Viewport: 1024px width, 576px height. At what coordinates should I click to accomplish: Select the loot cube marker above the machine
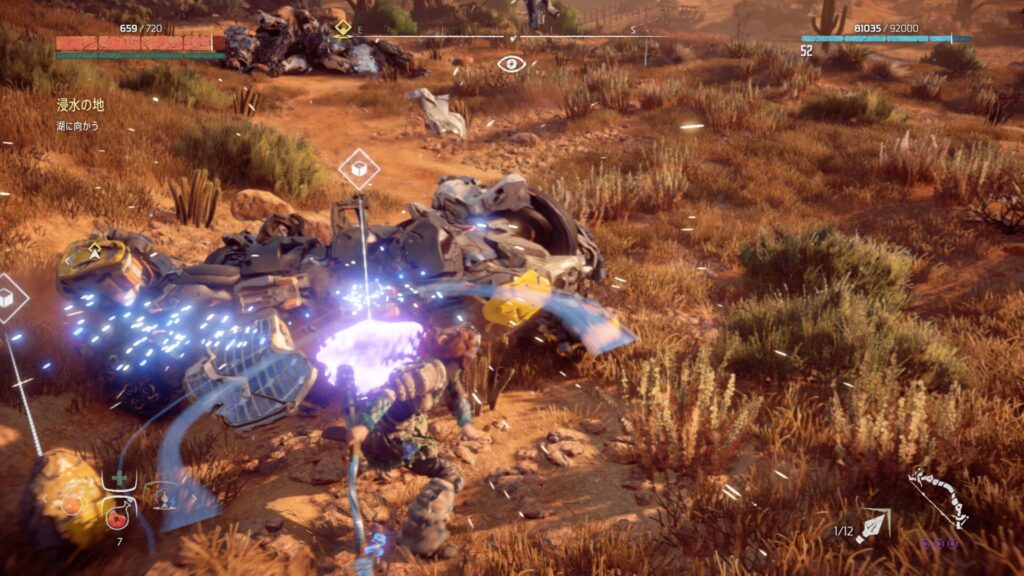(x=358, y=168)
